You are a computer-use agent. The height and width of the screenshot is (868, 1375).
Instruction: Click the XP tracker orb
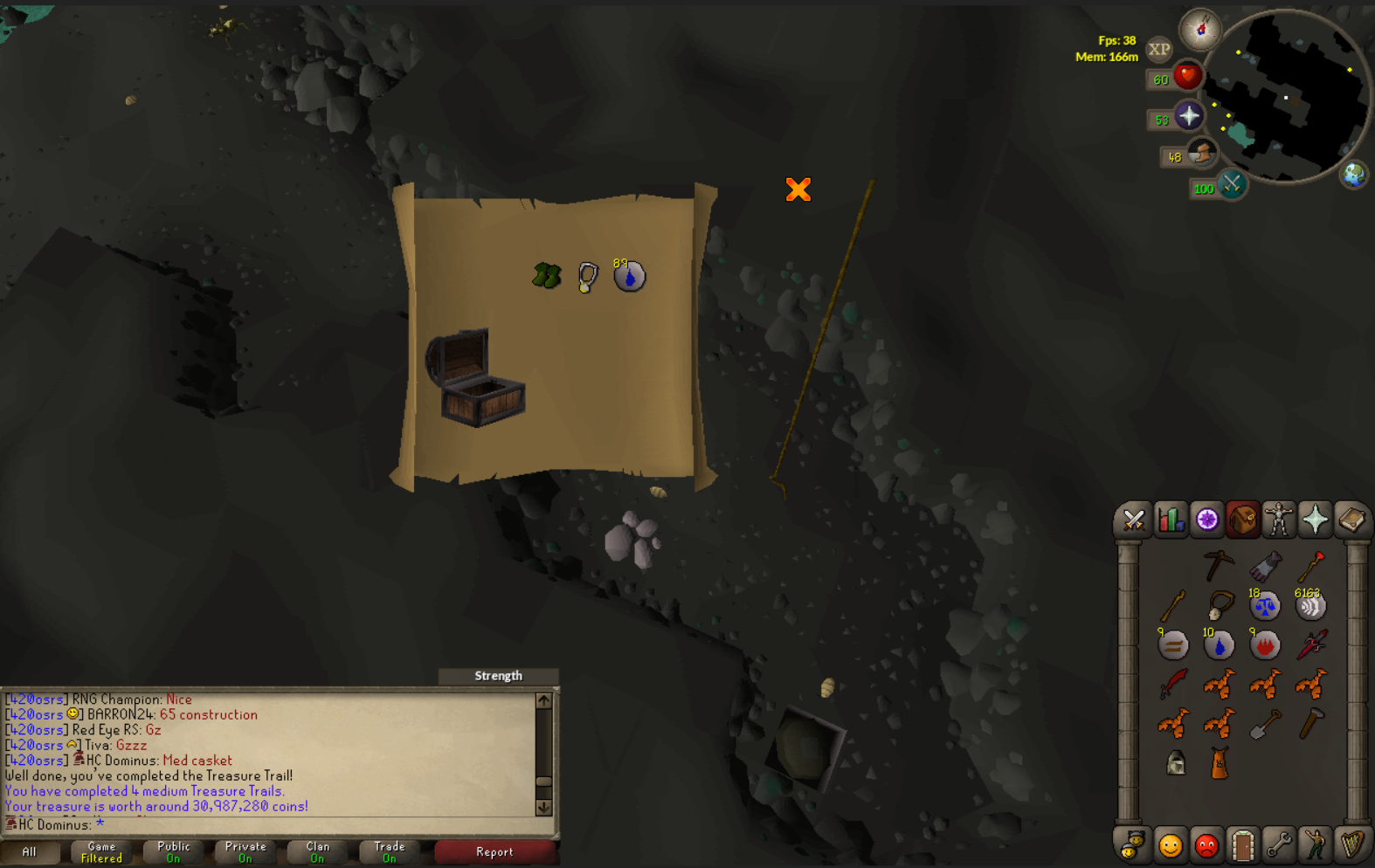(1159, 50)
